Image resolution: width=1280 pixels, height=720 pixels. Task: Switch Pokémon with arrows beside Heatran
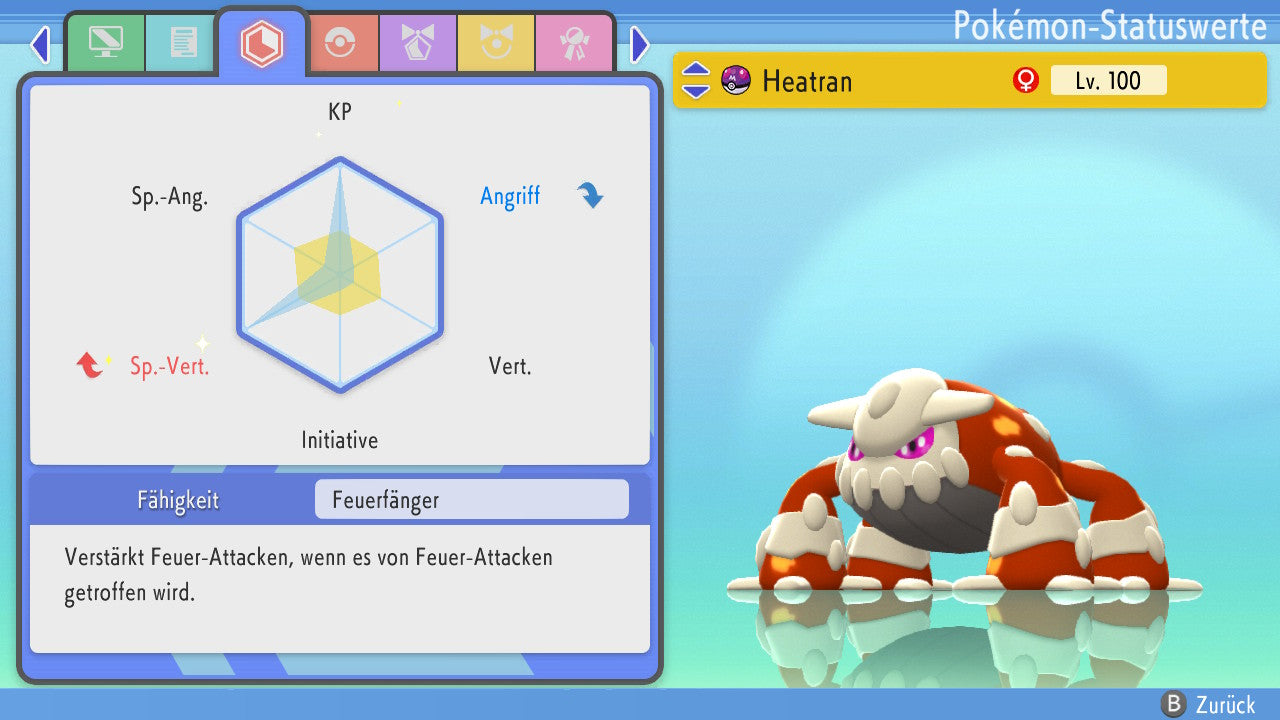tap(696, 80)
